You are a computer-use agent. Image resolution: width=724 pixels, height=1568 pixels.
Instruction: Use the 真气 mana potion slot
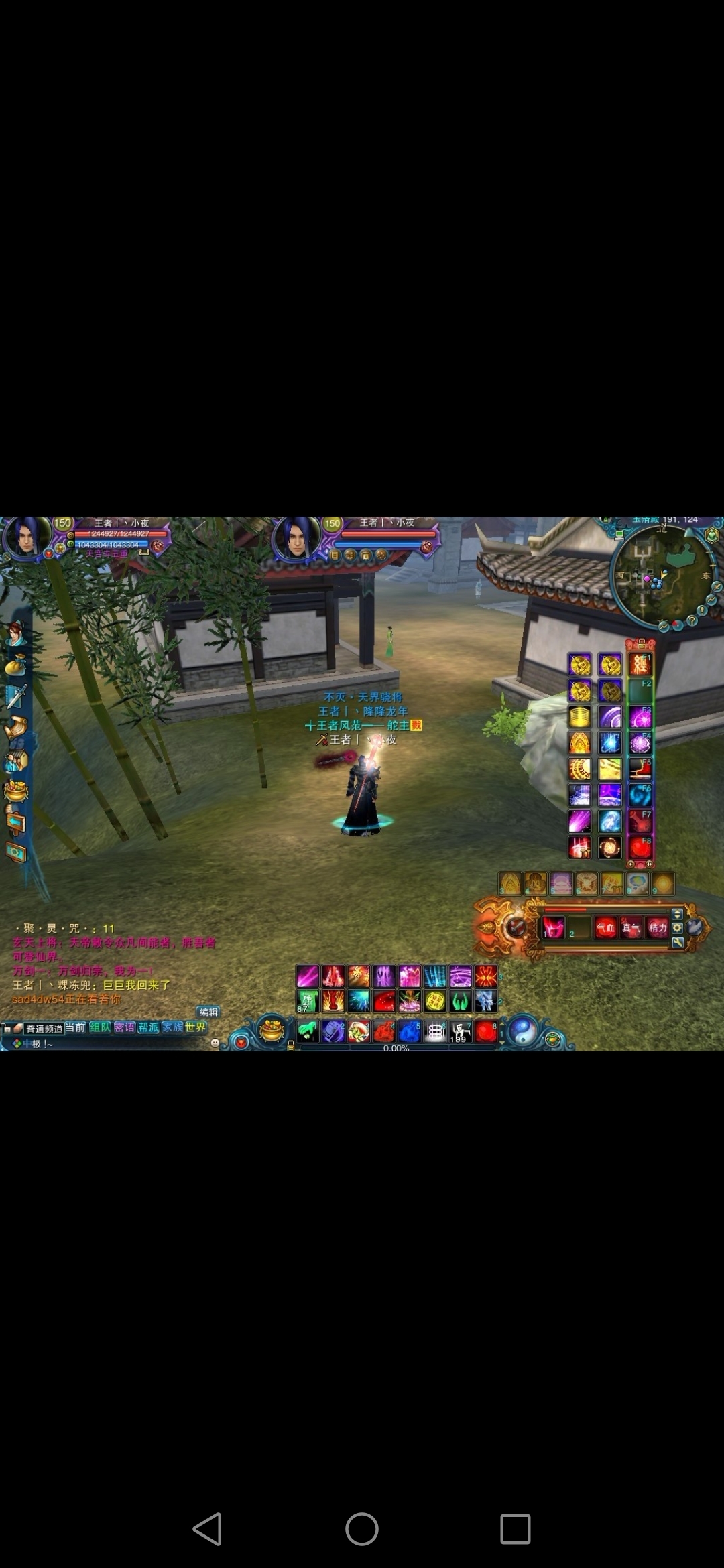tap(631, 928)
